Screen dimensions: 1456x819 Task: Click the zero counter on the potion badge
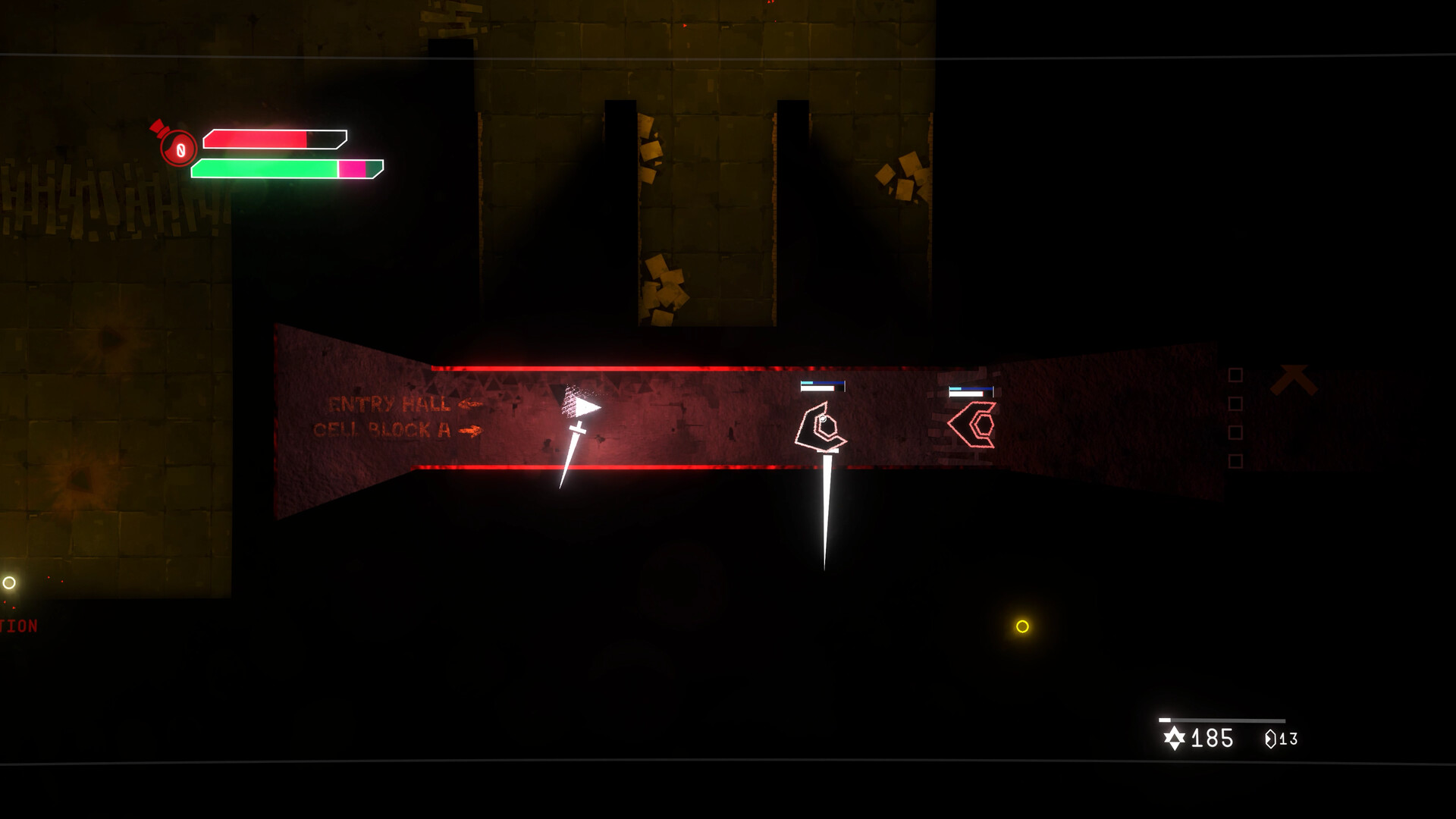click(x=180, y=149)
